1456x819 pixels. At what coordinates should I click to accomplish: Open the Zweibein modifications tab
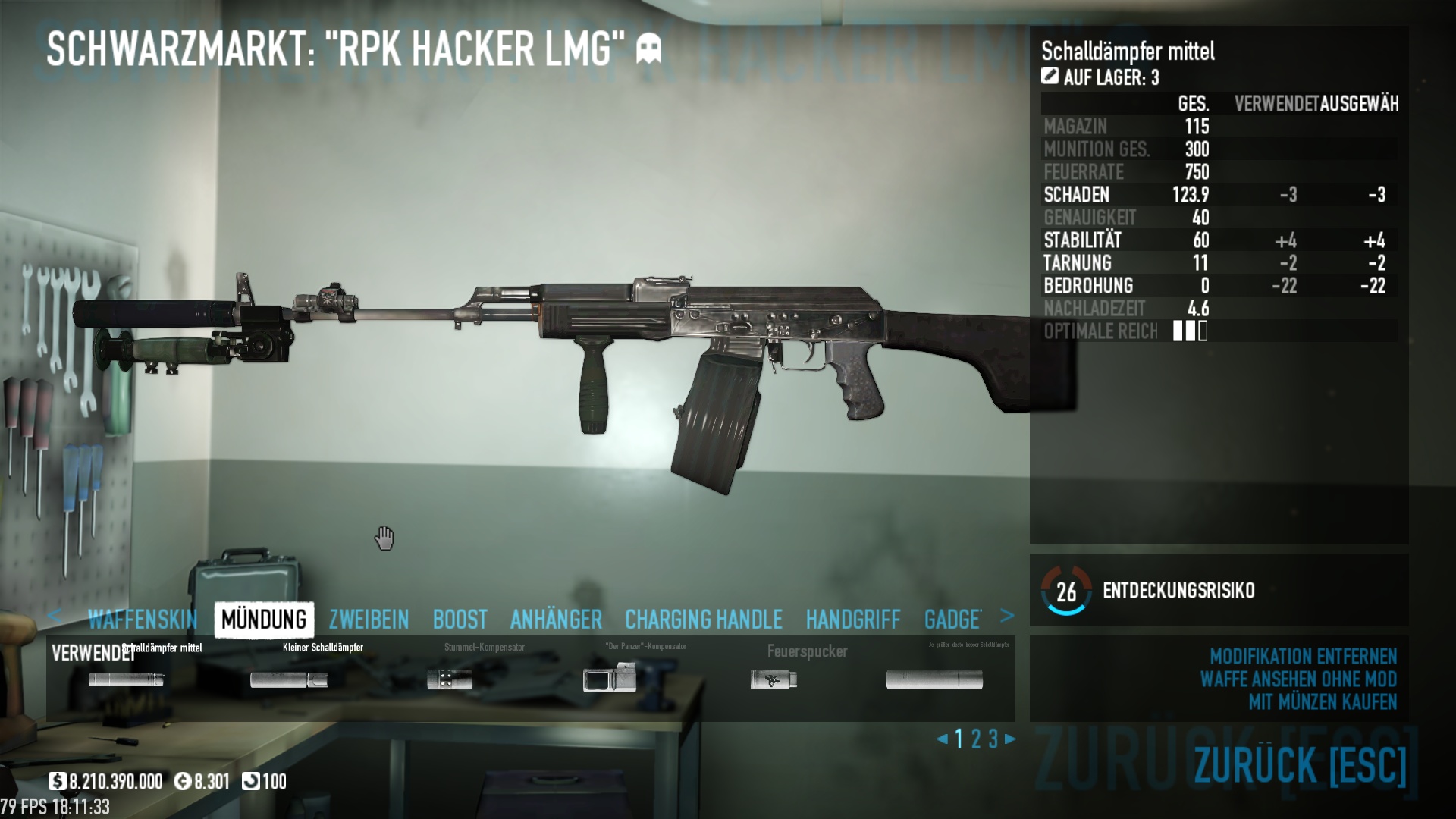(369, 620)
